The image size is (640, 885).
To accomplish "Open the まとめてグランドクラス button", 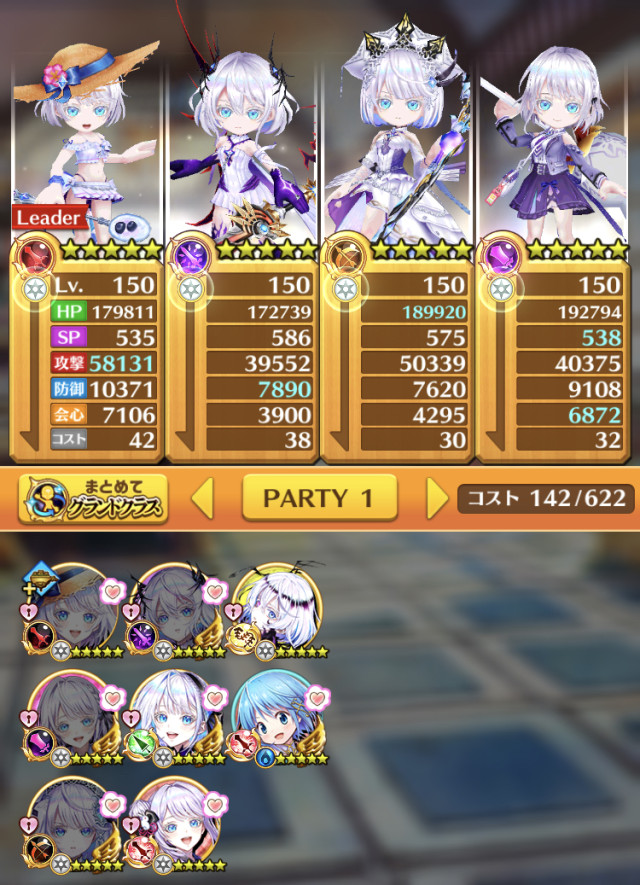I will click(92, 499).
